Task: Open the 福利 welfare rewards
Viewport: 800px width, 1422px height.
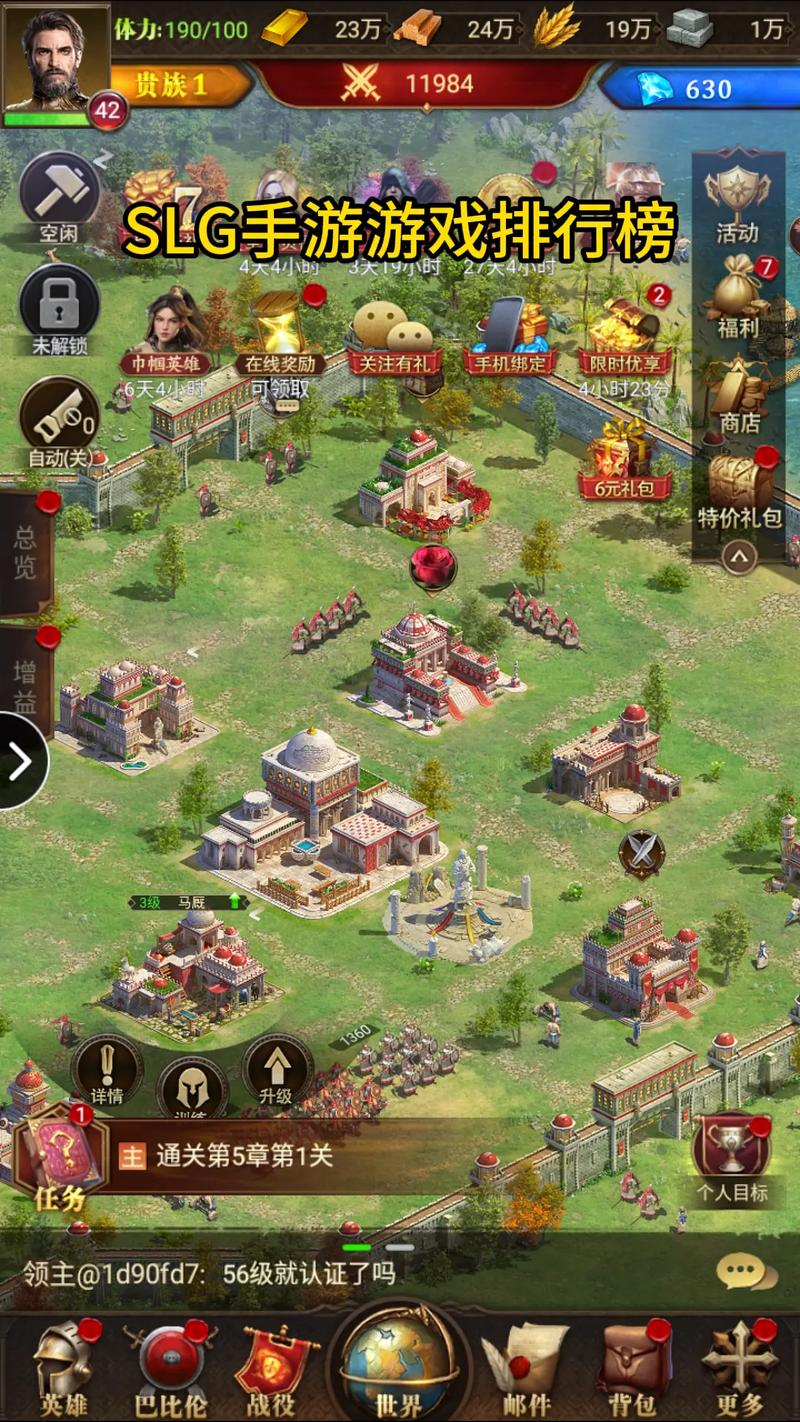Action: (738, 295)
